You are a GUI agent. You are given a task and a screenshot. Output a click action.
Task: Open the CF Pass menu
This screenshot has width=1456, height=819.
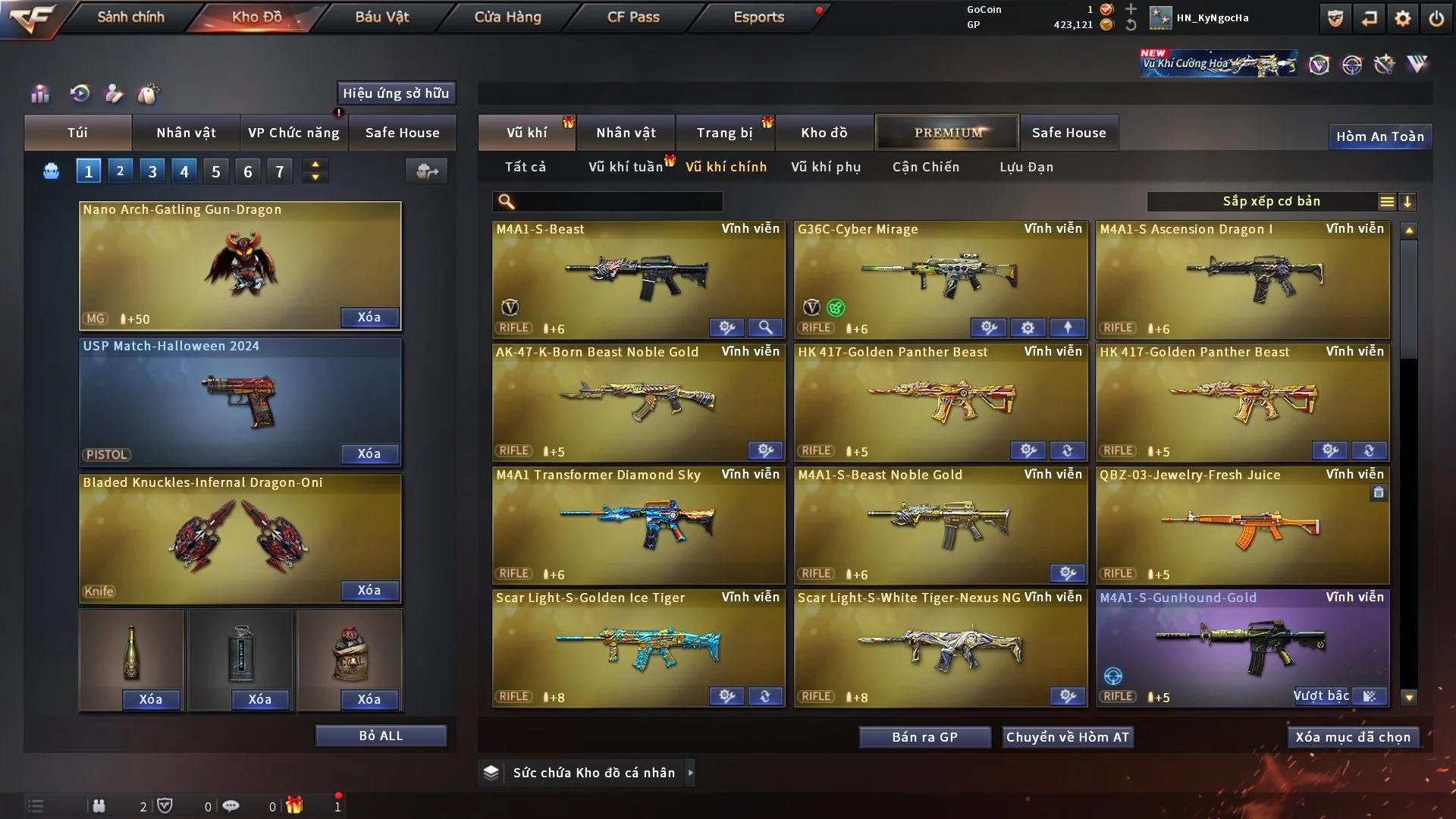point(633,17)
